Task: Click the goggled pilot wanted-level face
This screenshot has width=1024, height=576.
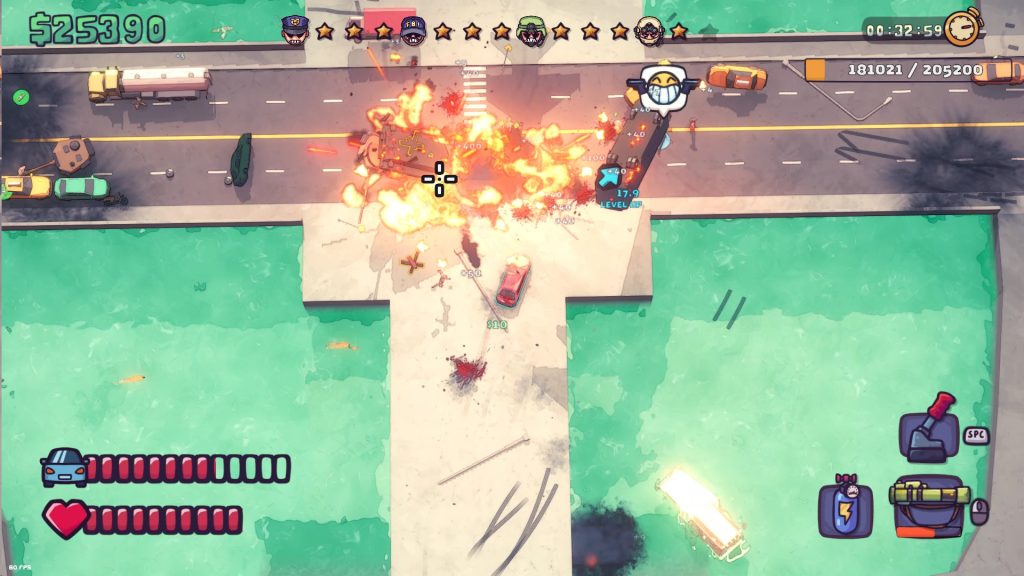Action: 649,31
